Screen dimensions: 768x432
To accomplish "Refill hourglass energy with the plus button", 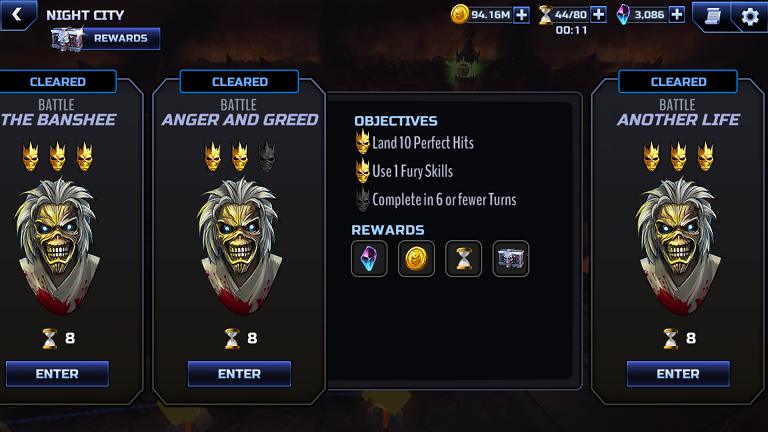I will (599, 14).
